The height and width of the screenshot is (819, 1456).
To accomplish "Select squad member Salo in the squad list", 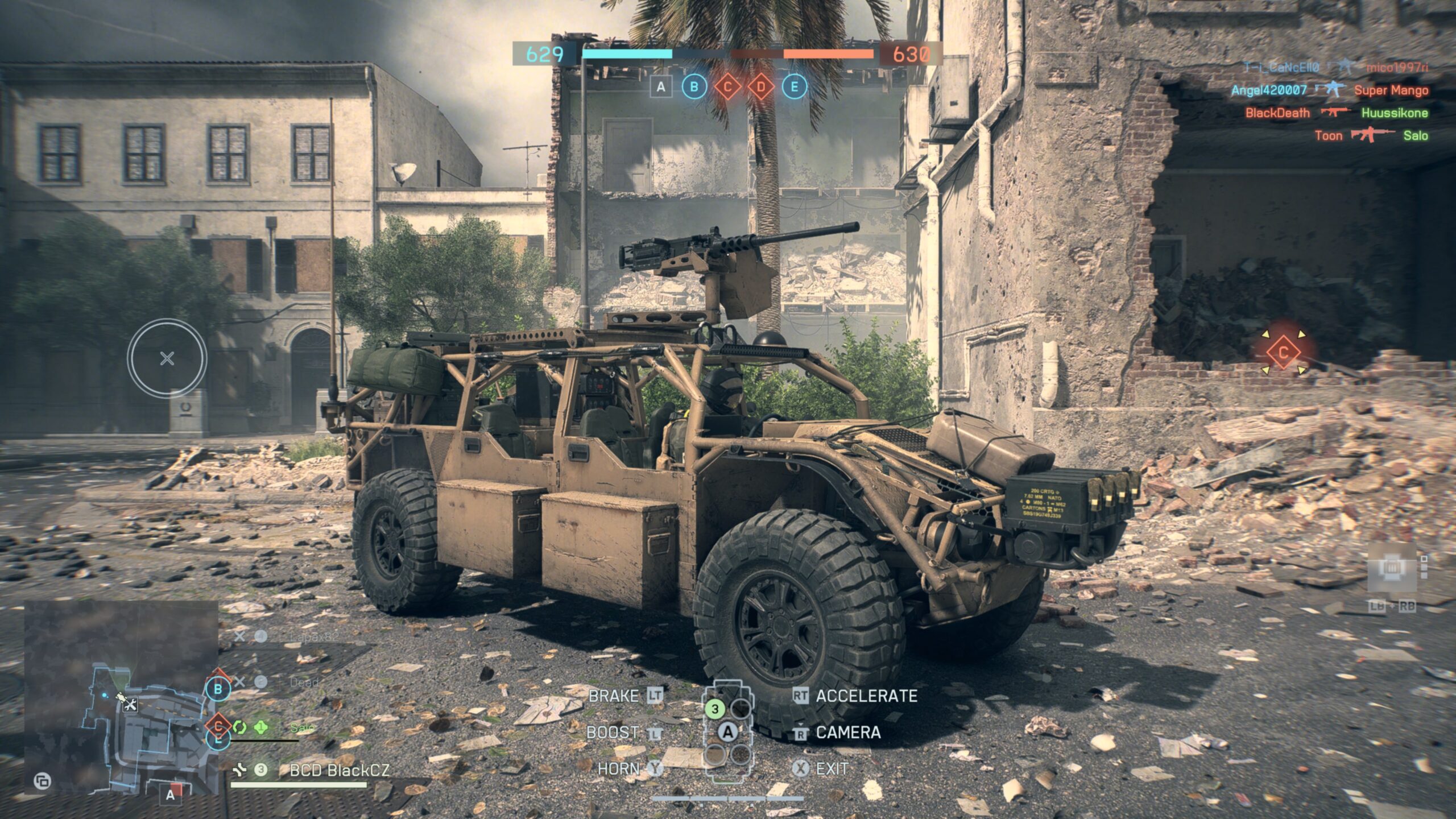I will [302, 727].
